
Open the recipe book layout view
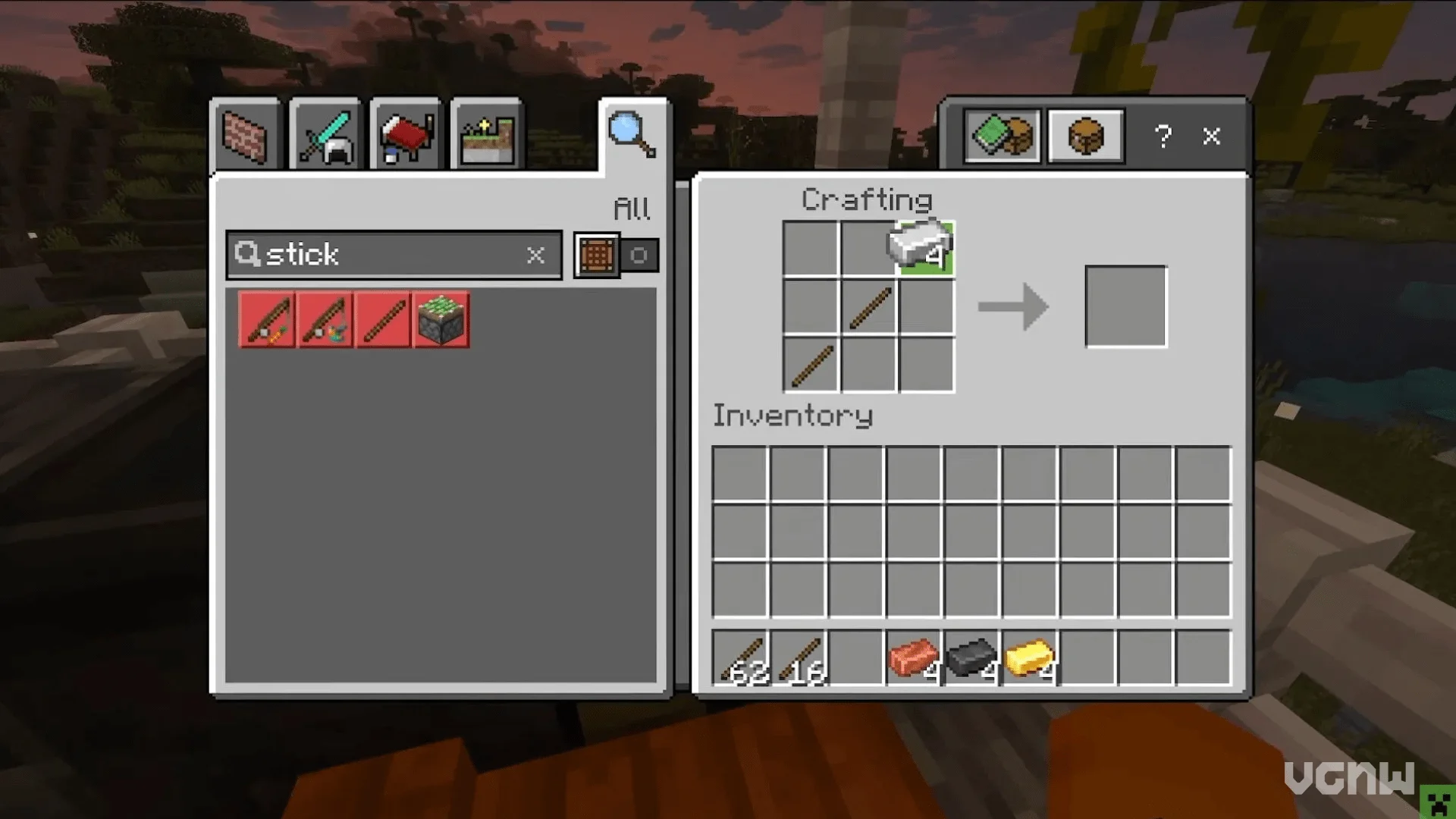pyautogui.click(x=1002, y=136)
